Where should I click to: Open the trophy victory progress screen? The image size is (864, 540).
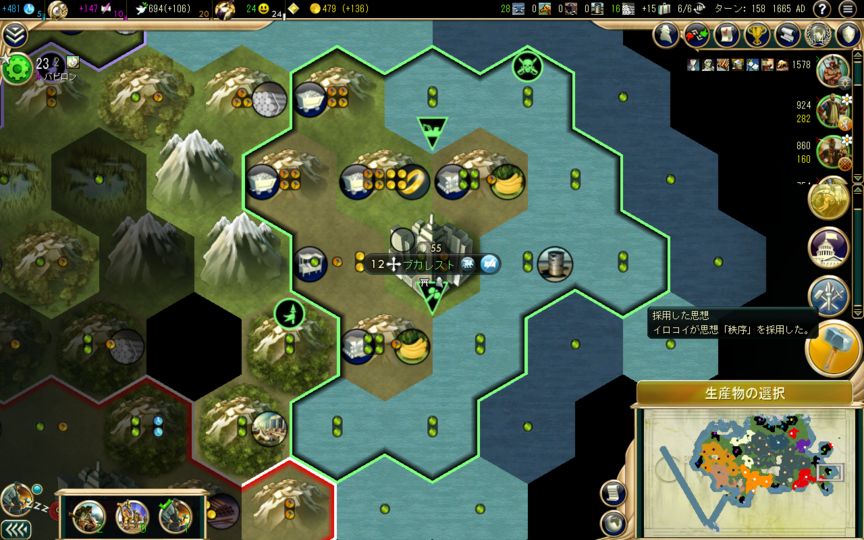click(757, 35)
